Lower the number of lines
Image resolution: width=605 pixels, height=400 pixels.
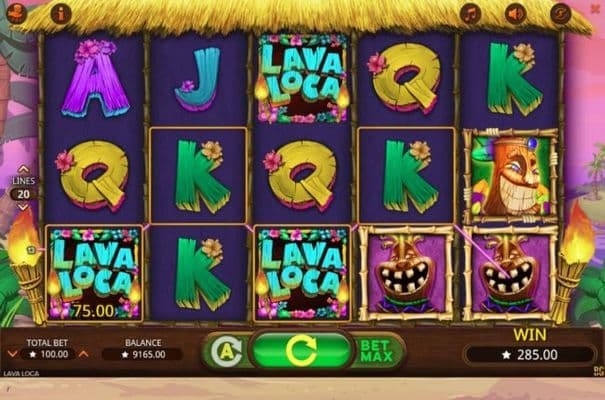(24, 206)
